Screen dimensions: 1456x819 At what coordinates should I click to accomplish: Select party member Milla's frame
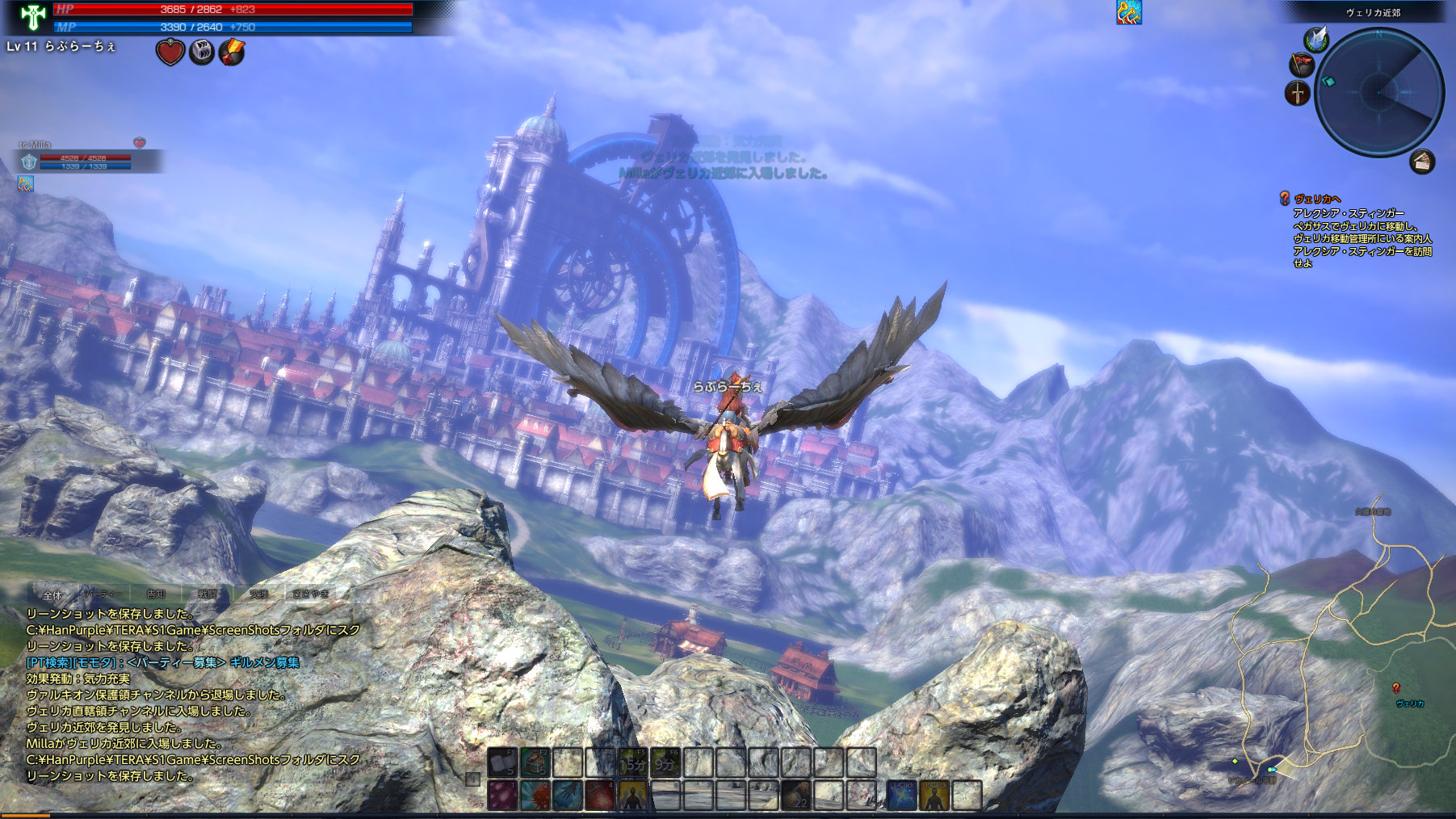(81, 161)
